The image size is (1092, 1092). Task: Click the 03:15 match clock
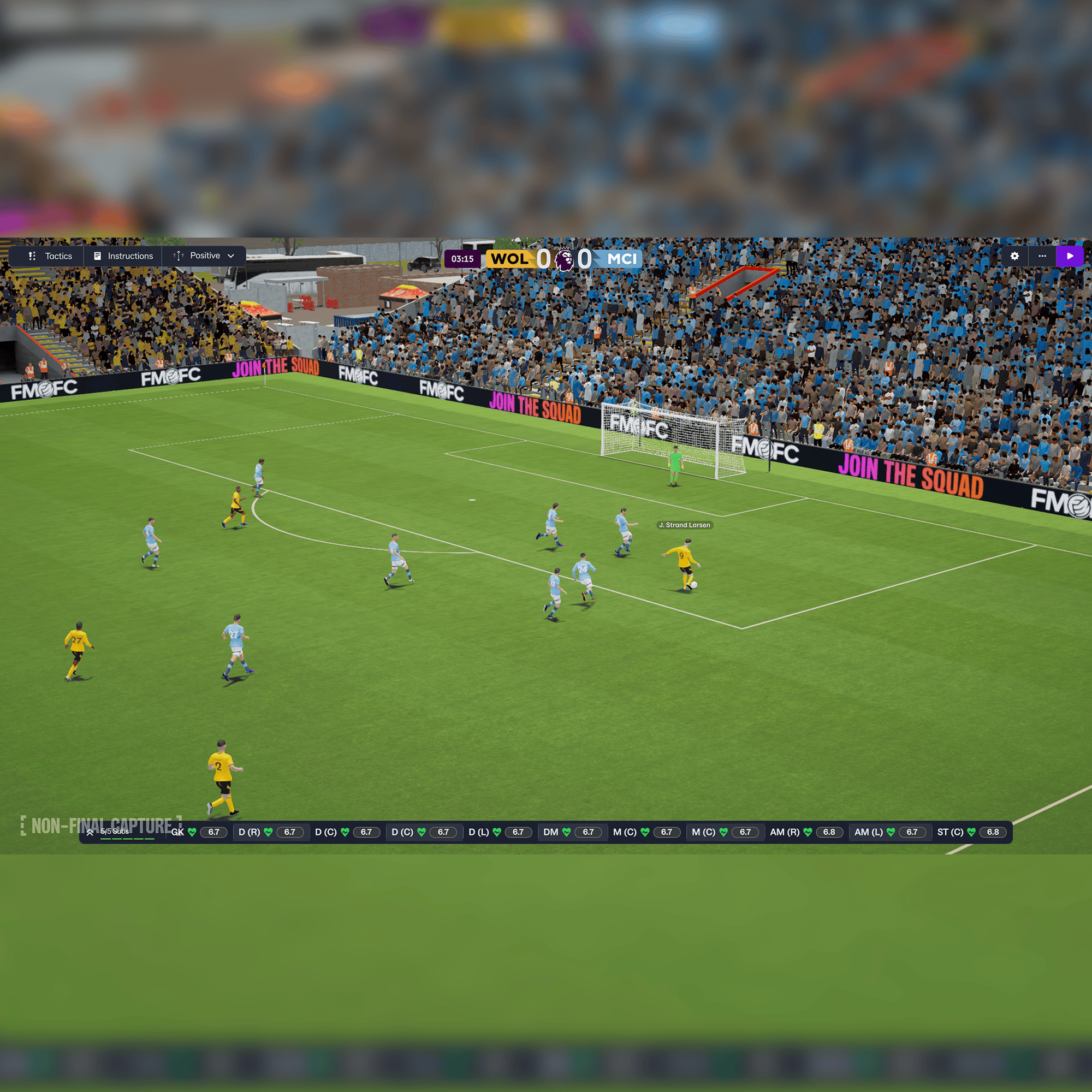coord(464,259)
